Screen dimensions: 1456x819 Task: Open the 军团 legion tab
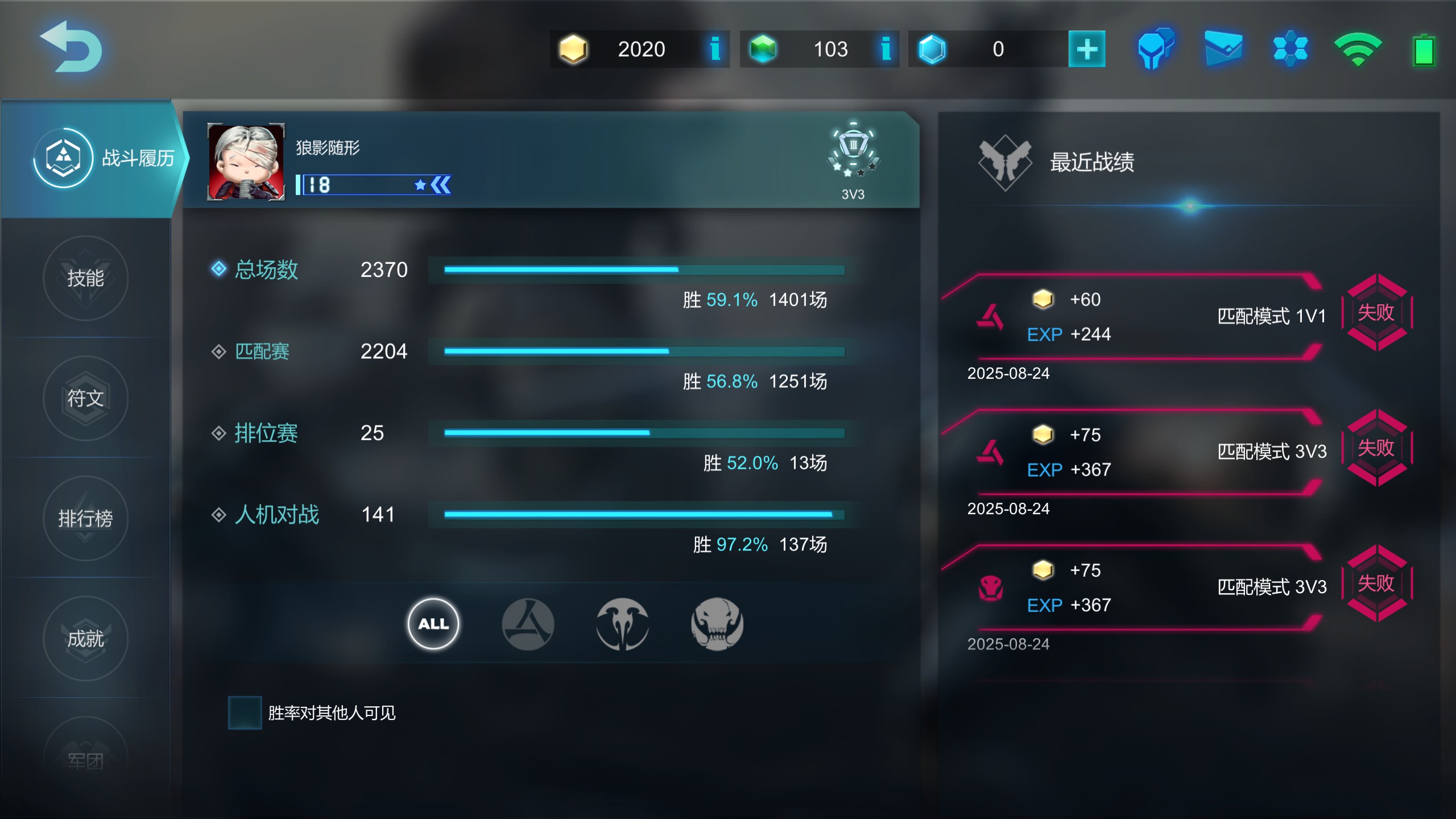[85, 759]
